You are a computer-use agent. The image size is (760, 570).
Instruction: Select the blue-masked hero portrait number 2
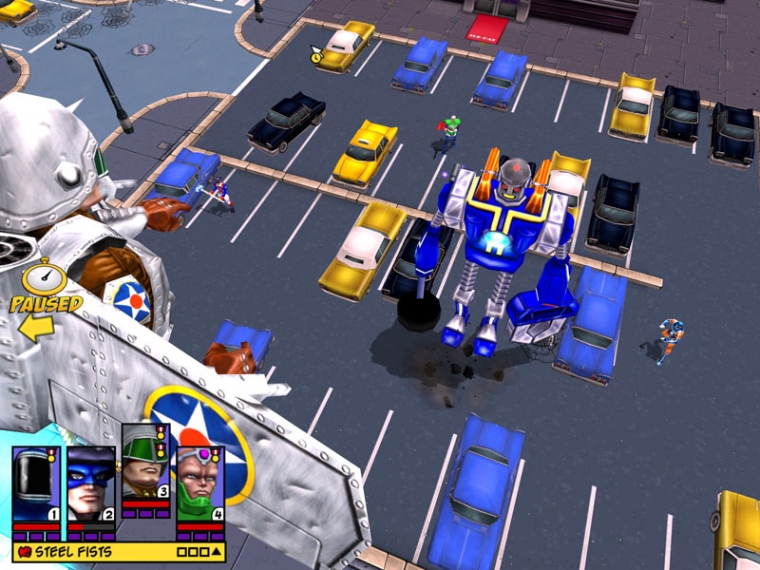click(91, 484)
